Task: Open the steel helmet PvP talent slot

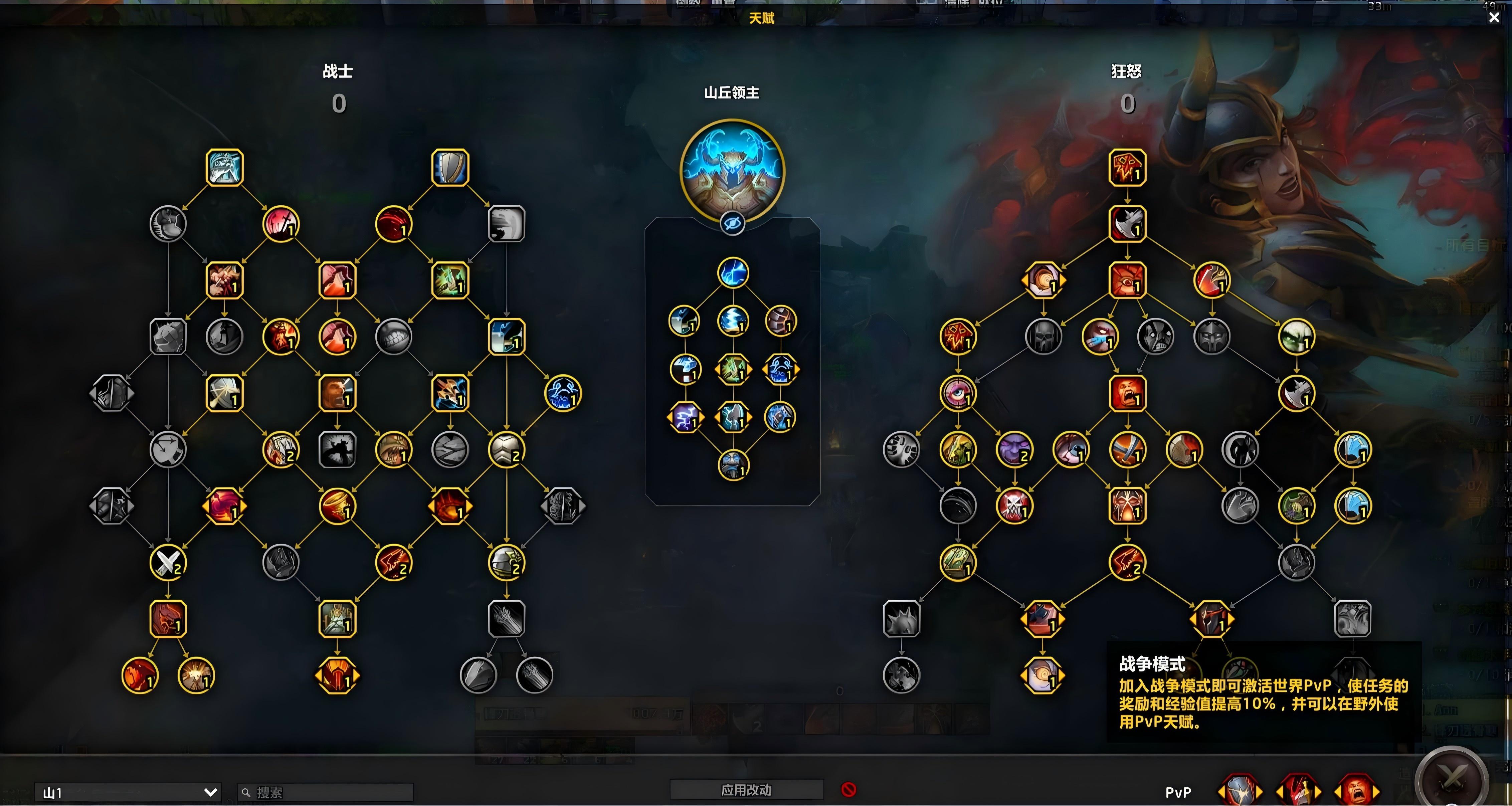Action: (1239, 791)
